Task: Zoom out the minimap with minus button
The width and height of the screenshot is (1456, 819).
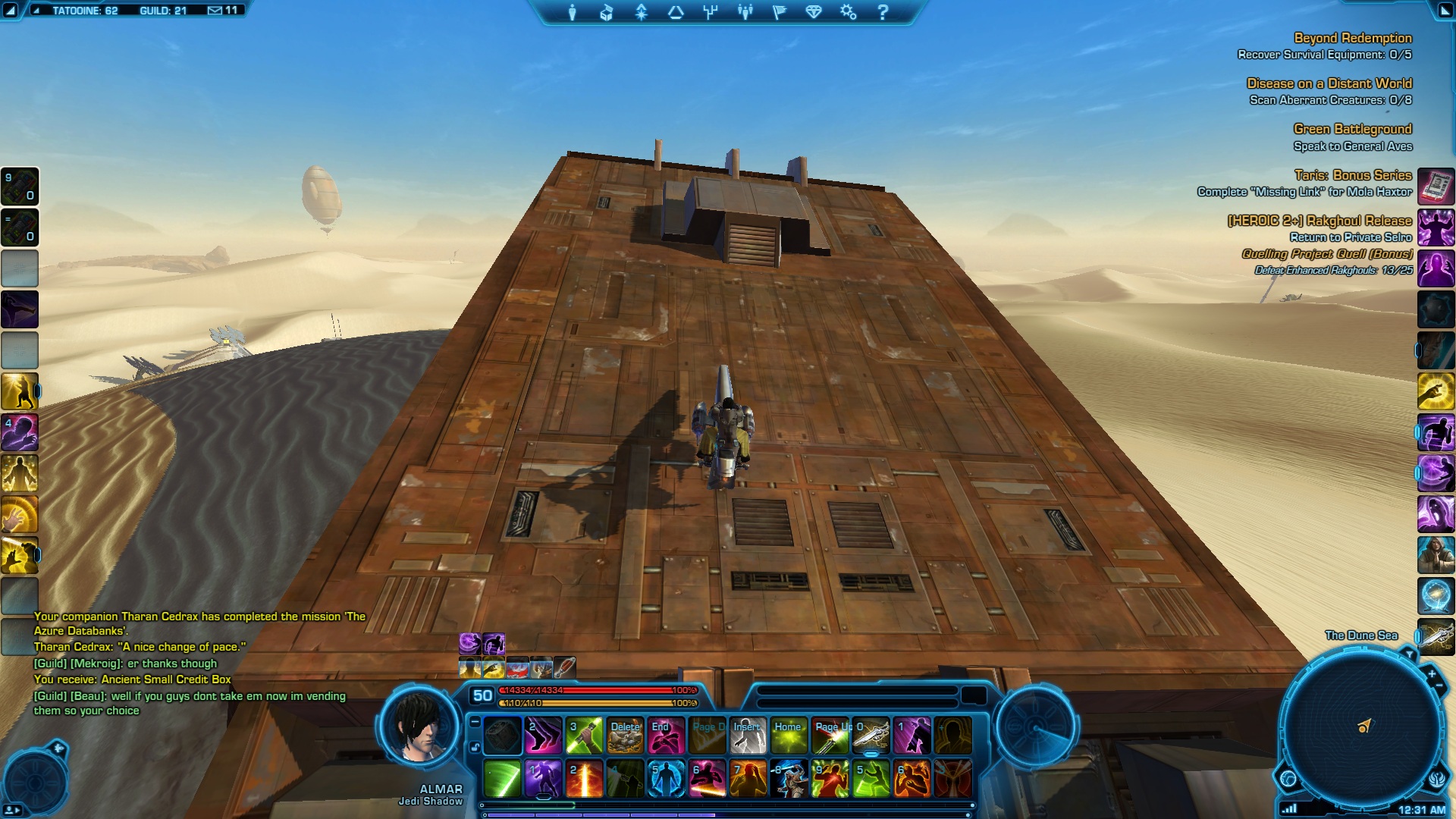Action: (x=1439, y=687)
